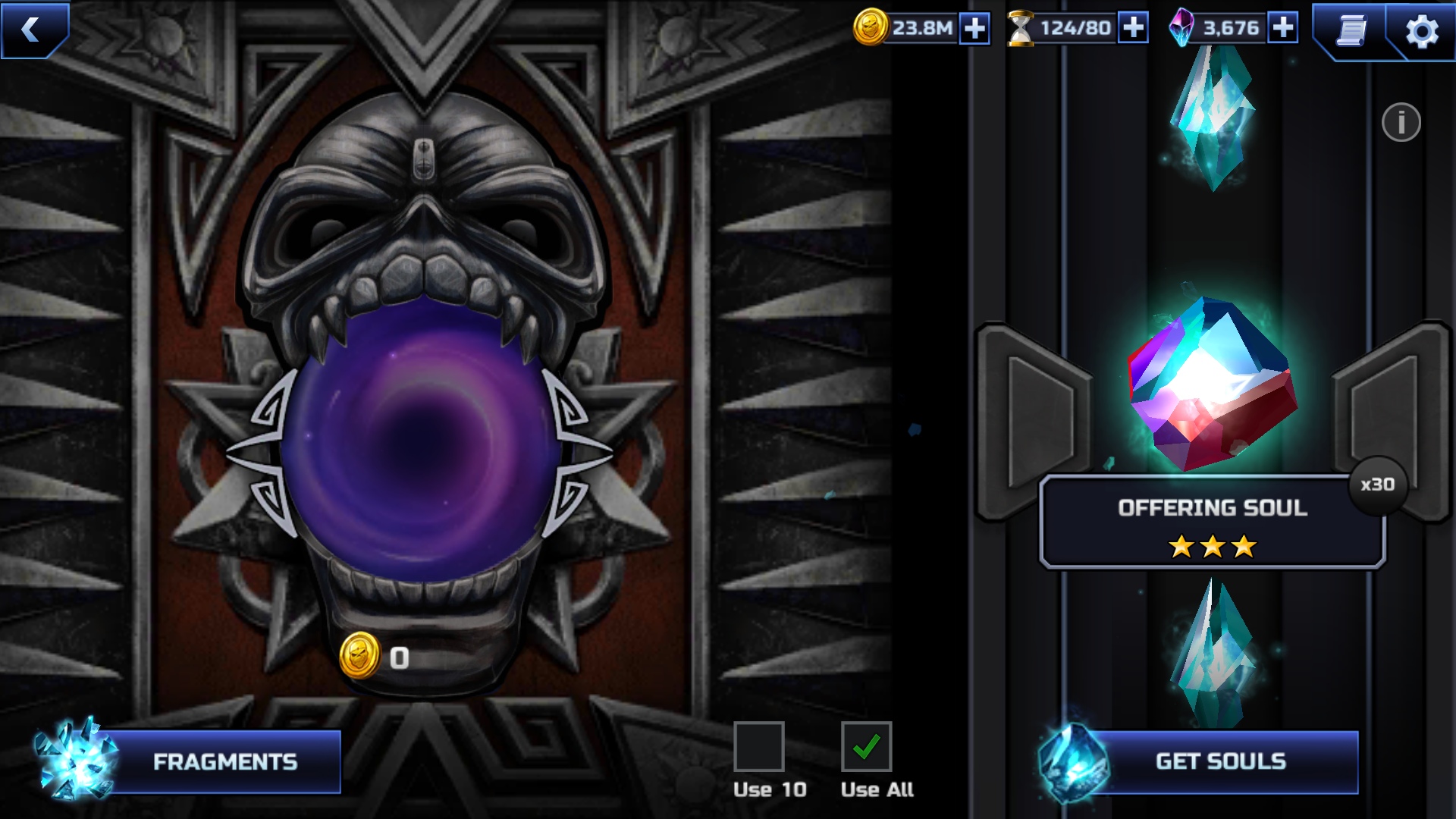This screenshot has height=819, width=1456.
Task: Choose the lower teal soul shard
Action: pyautogui.click(x=1212, y=652)
